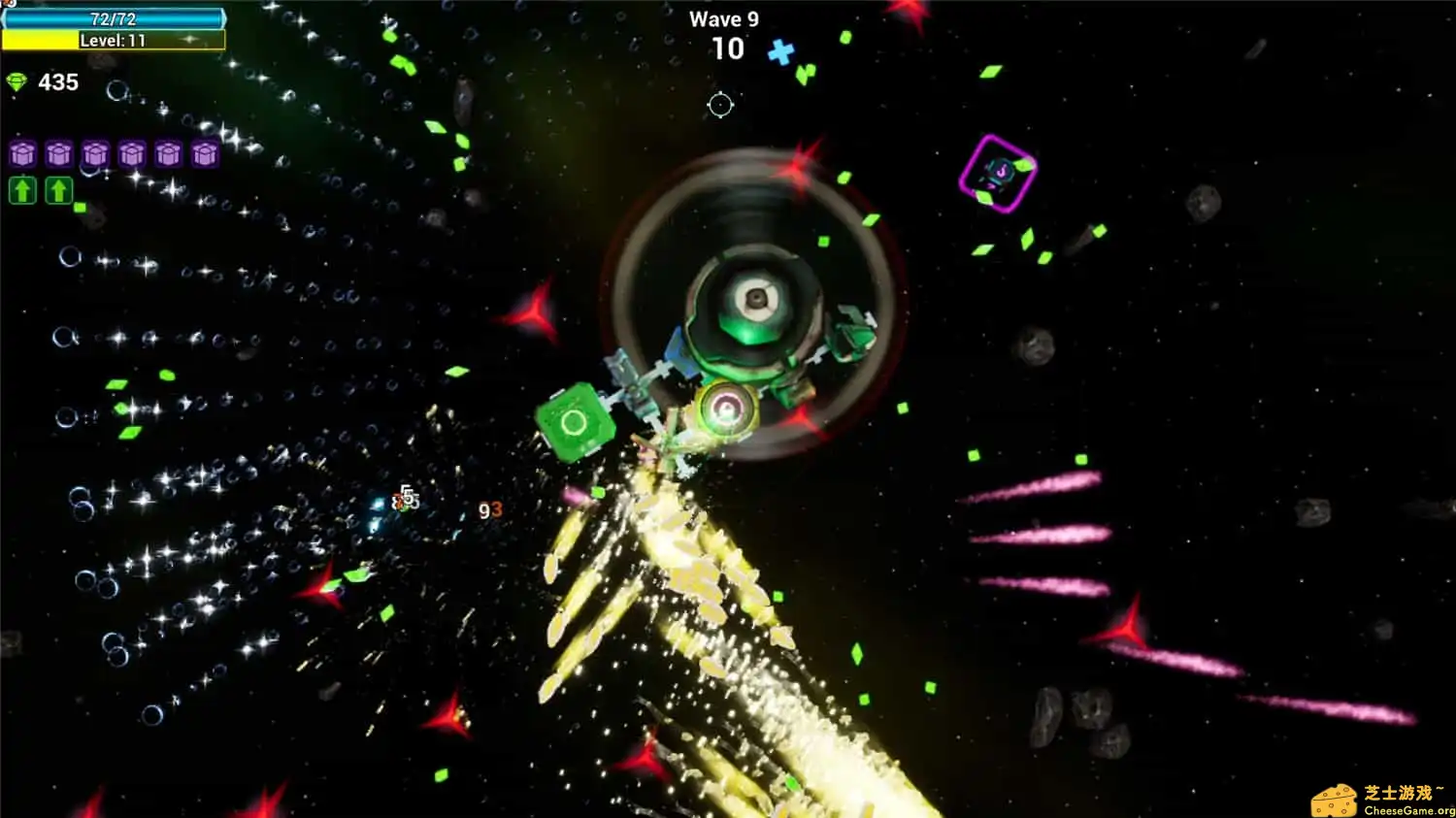Click the 72/72 health bar
1456x818 pixels.
pos(114,16)
